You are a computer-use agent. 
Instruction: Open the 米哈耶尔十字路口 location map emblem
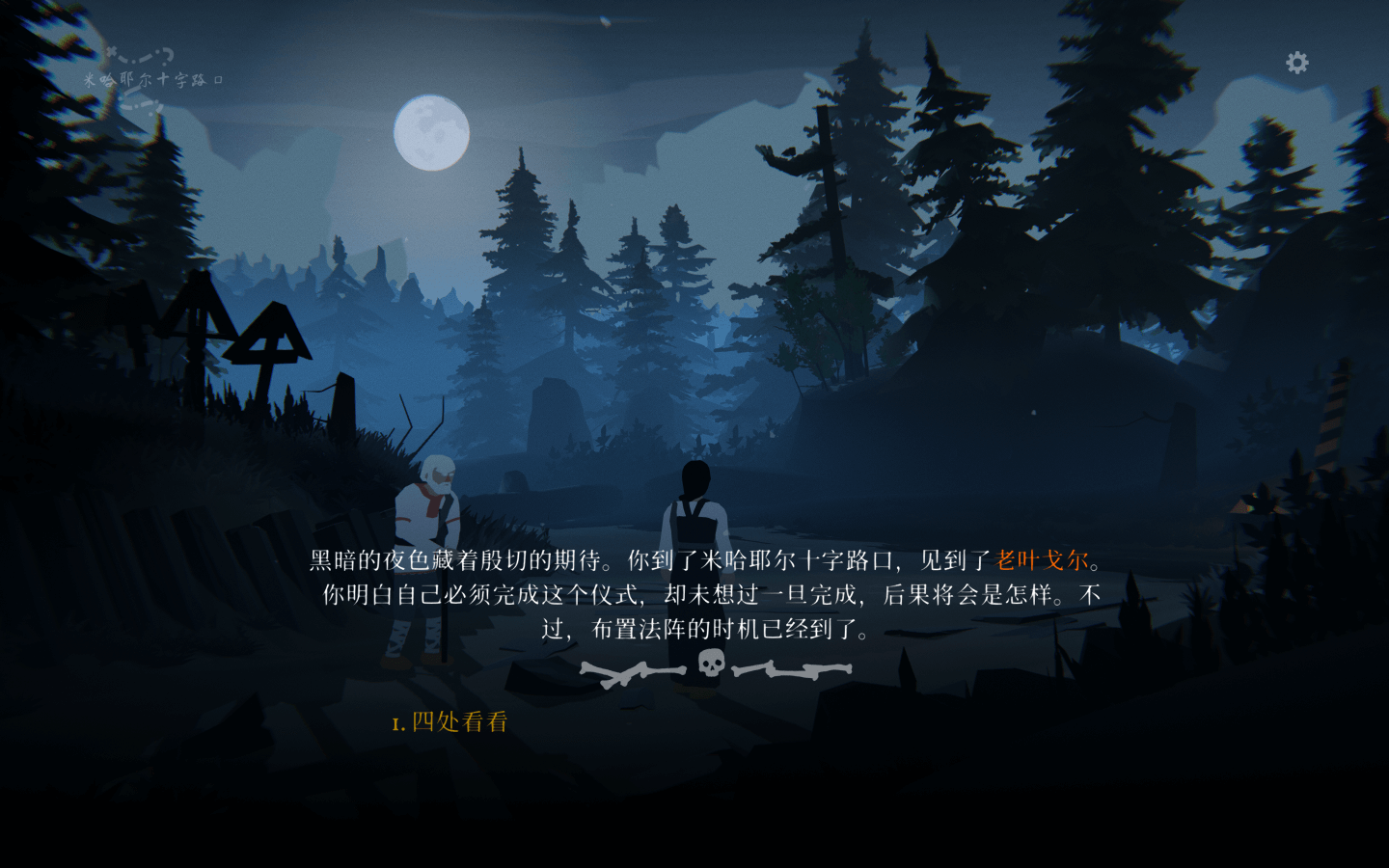pyautogui.click(x=152, y=79)
